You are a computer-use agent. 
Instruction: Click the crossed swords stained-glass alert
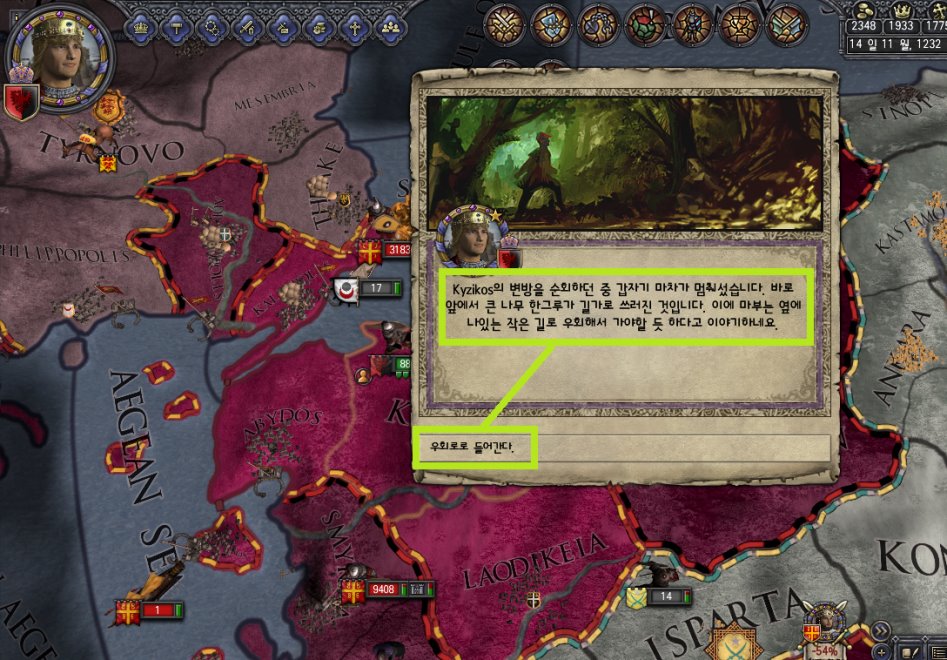pos(503,23)
